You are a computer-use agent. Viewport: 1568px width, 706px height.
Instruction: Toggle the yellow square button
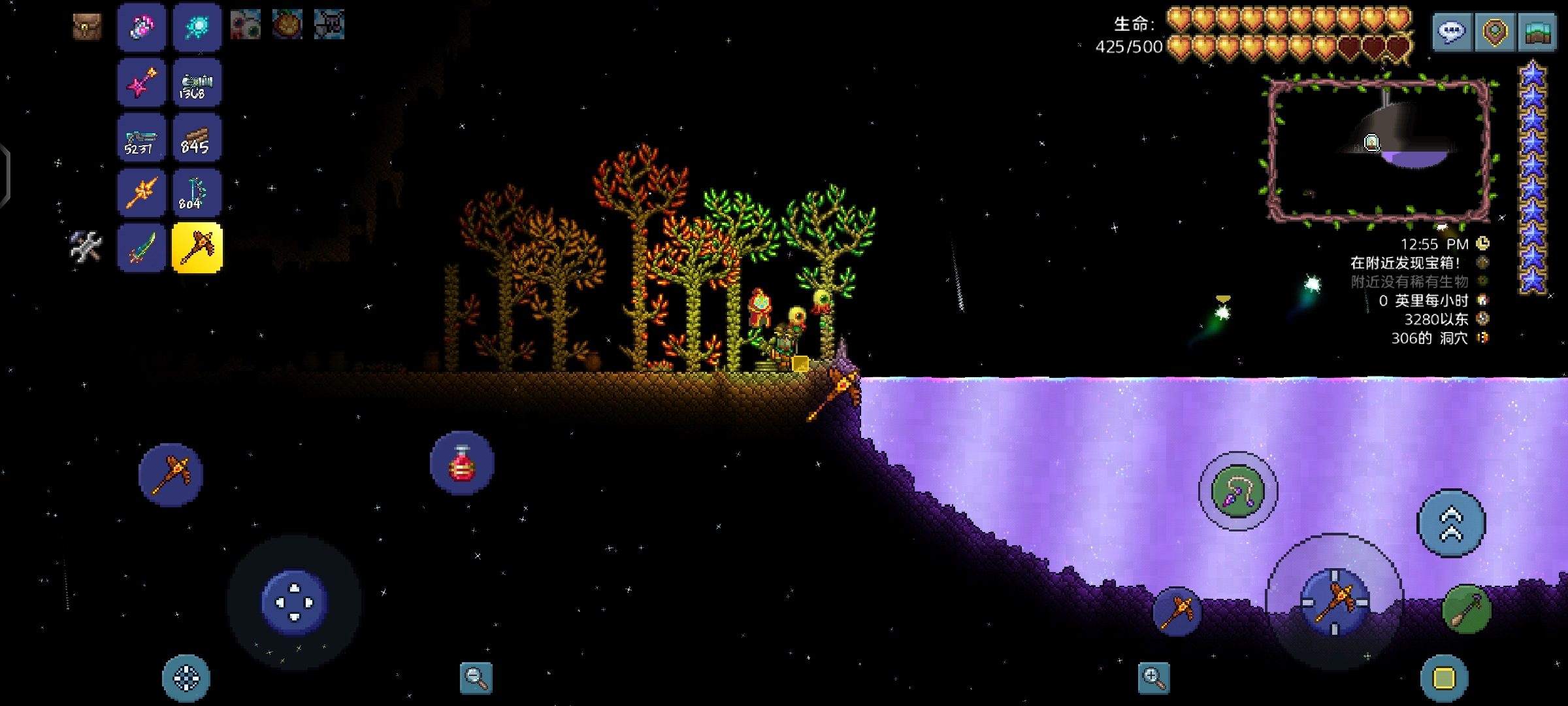click(x=1444, y=679)
